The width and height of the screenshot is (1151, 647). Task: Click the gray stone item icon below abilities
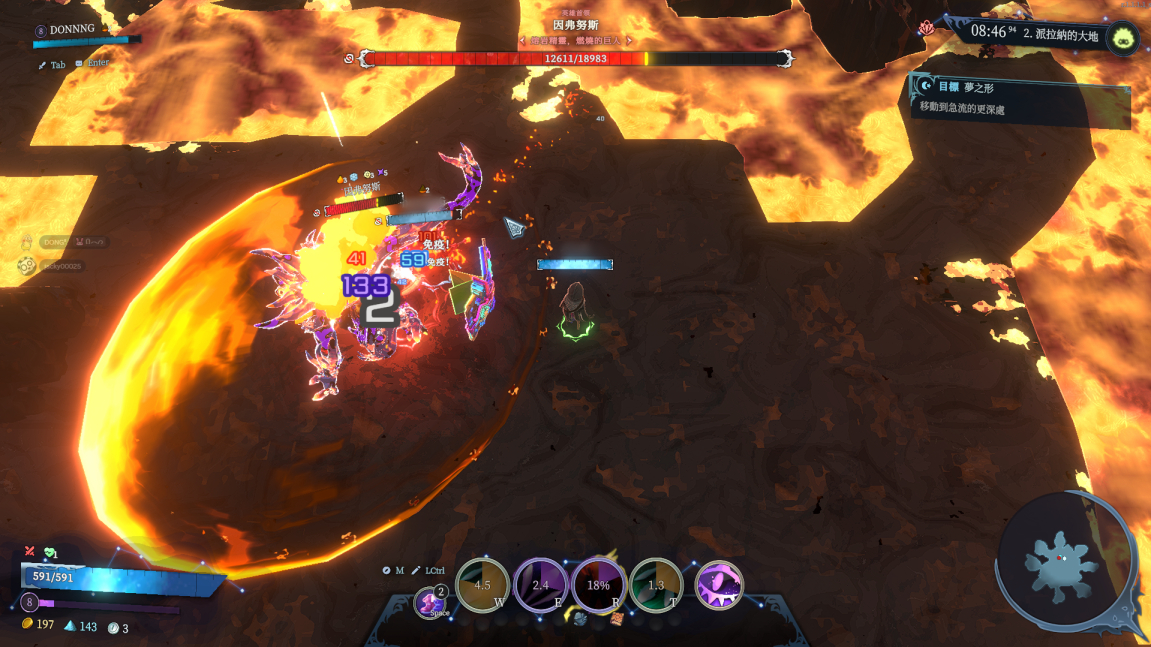point(580,619)
